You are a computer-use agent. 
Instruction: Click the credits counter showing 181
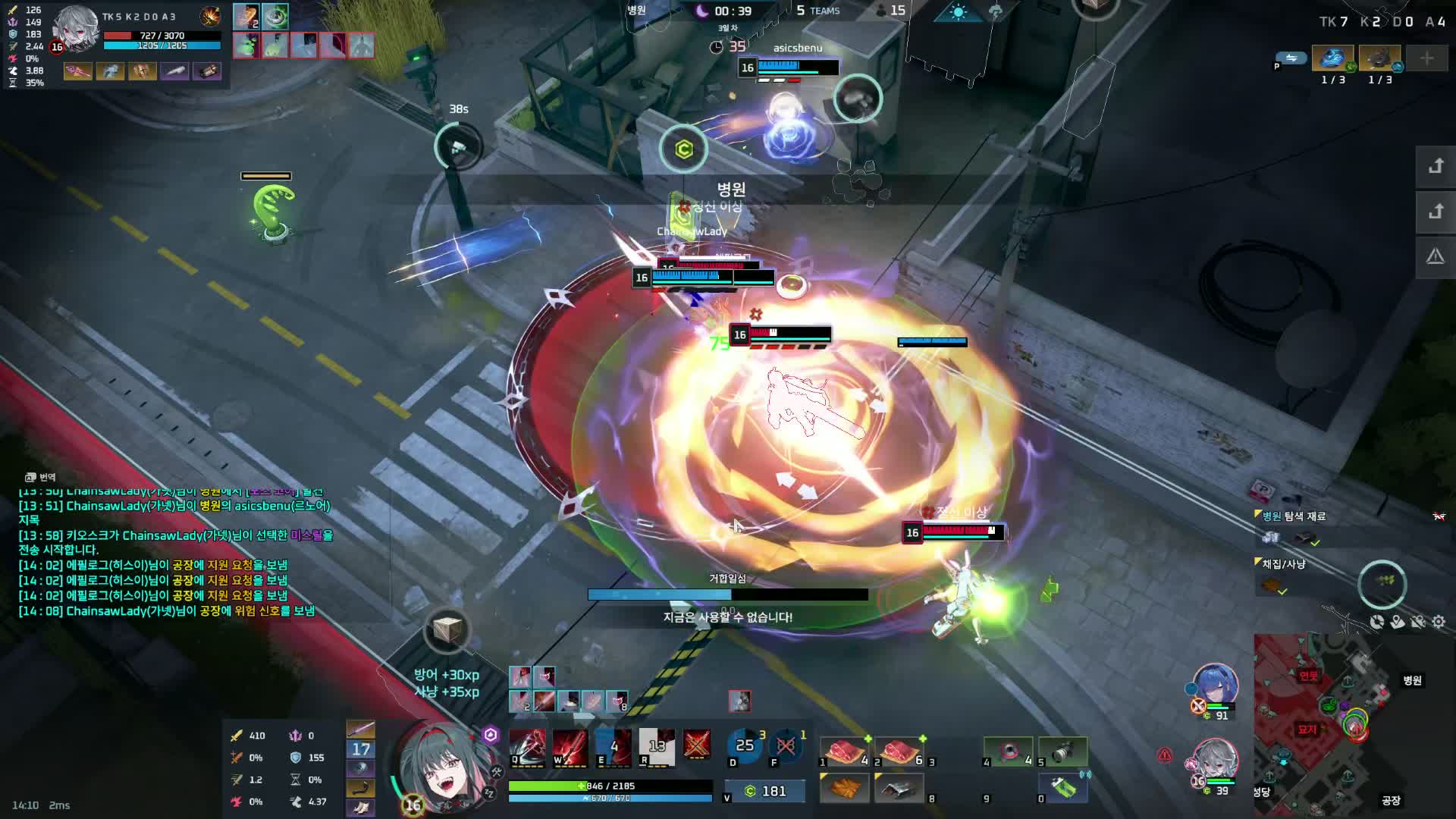coord(764,791)
